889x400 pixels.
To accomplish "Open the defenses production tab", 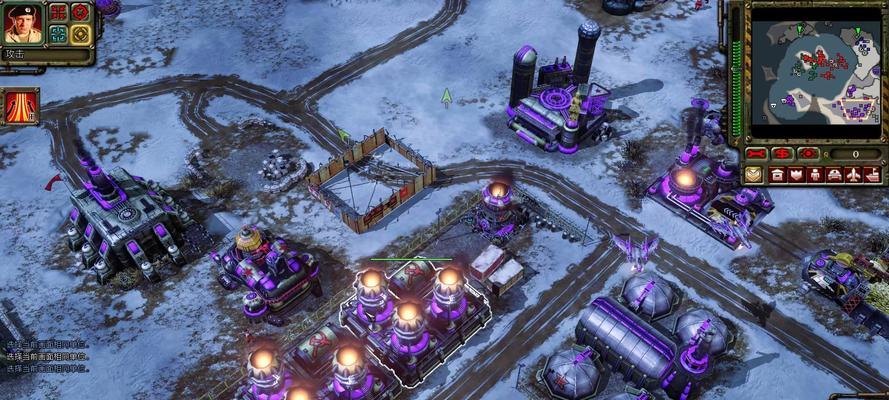I will [x=796, y=174].
